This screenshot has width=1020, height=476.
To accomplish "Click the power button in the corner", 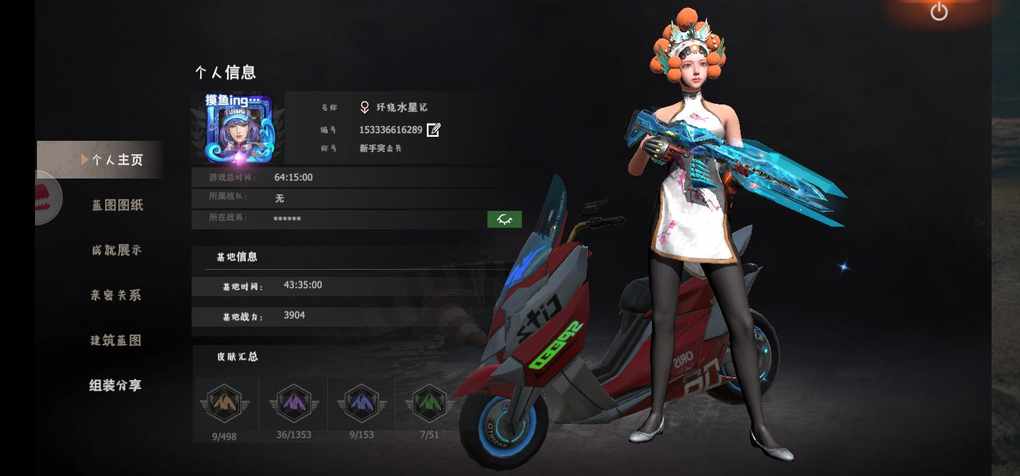I will [938, 12].
